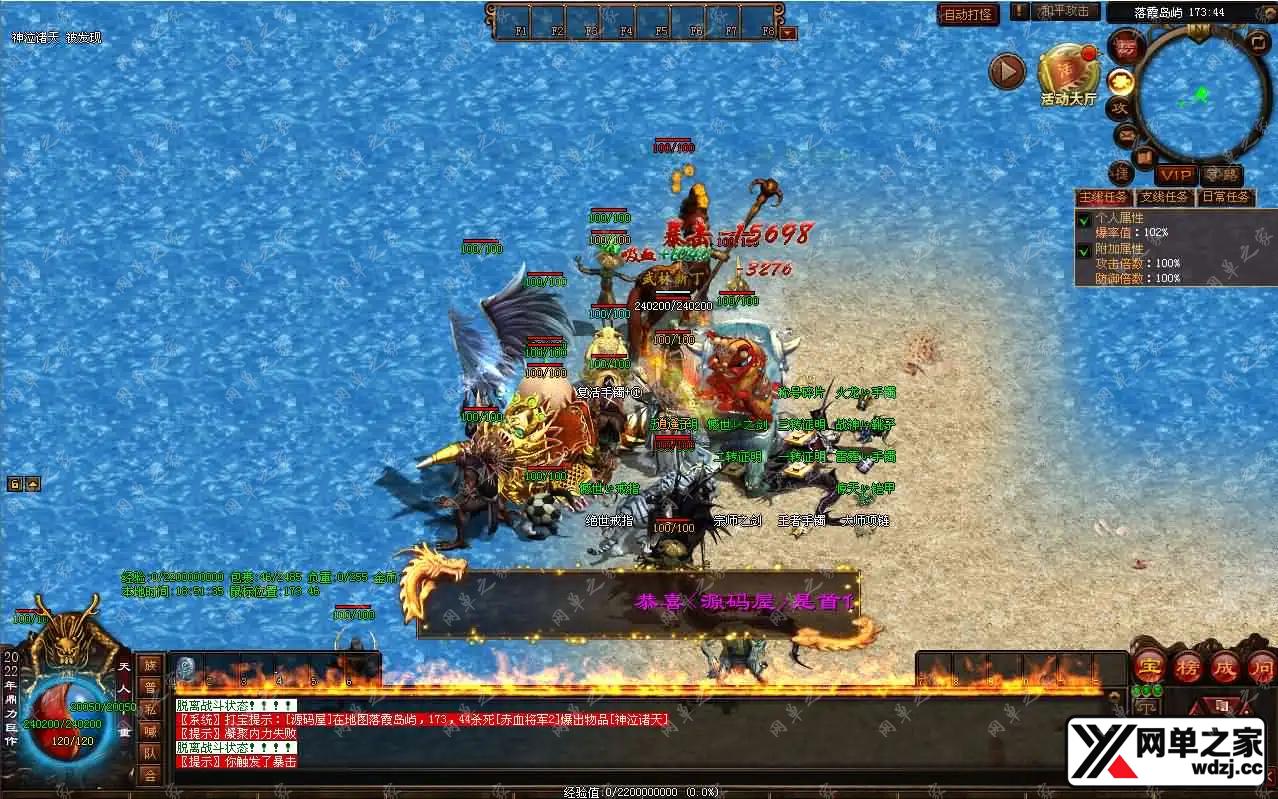Switch to the 支线任务 tab
The width and height of the screenshot is (1278, 799).
[x=1164, y=197]
